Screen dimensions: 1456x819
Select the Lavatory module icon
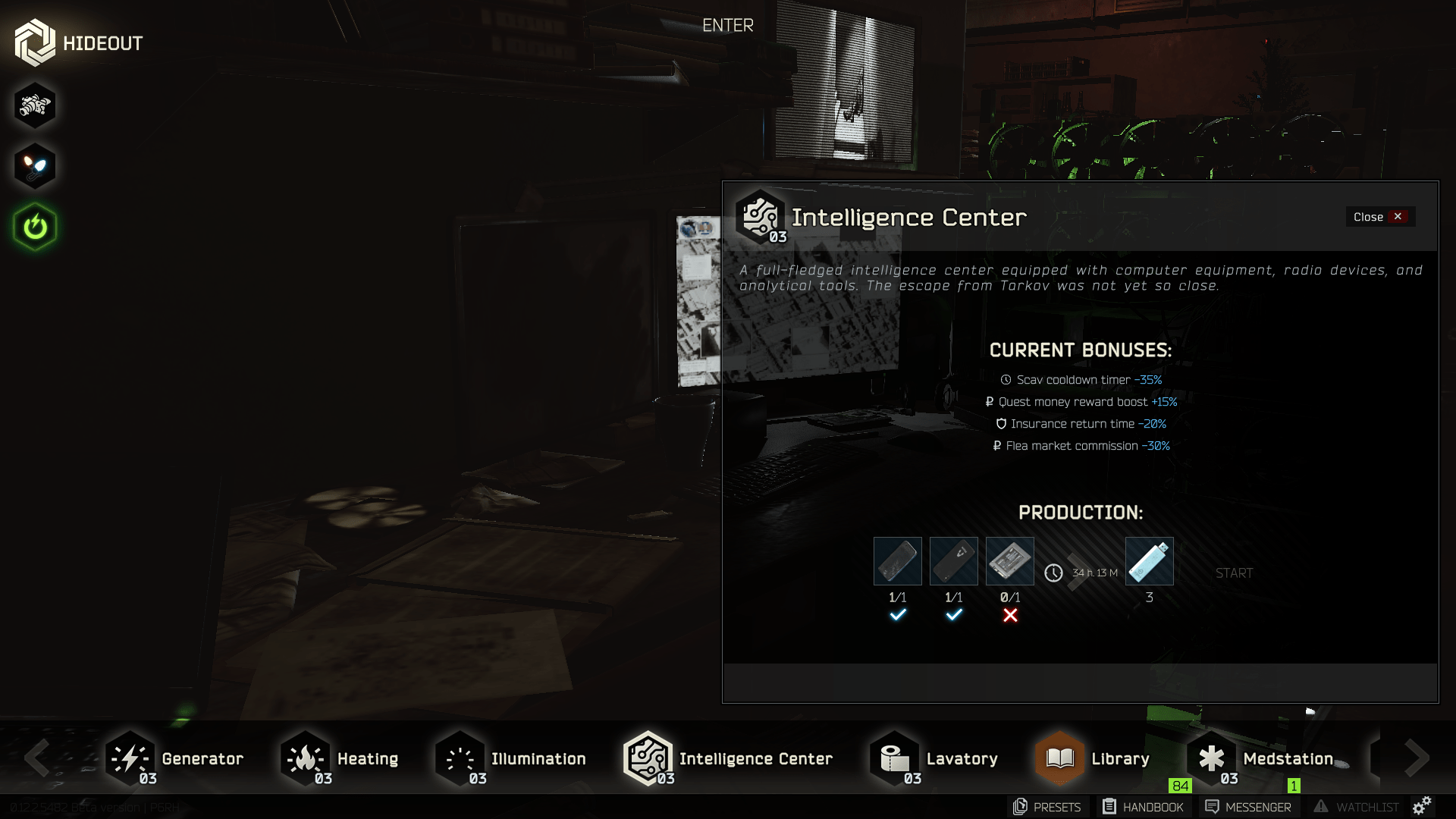click(x=894, y=758)
